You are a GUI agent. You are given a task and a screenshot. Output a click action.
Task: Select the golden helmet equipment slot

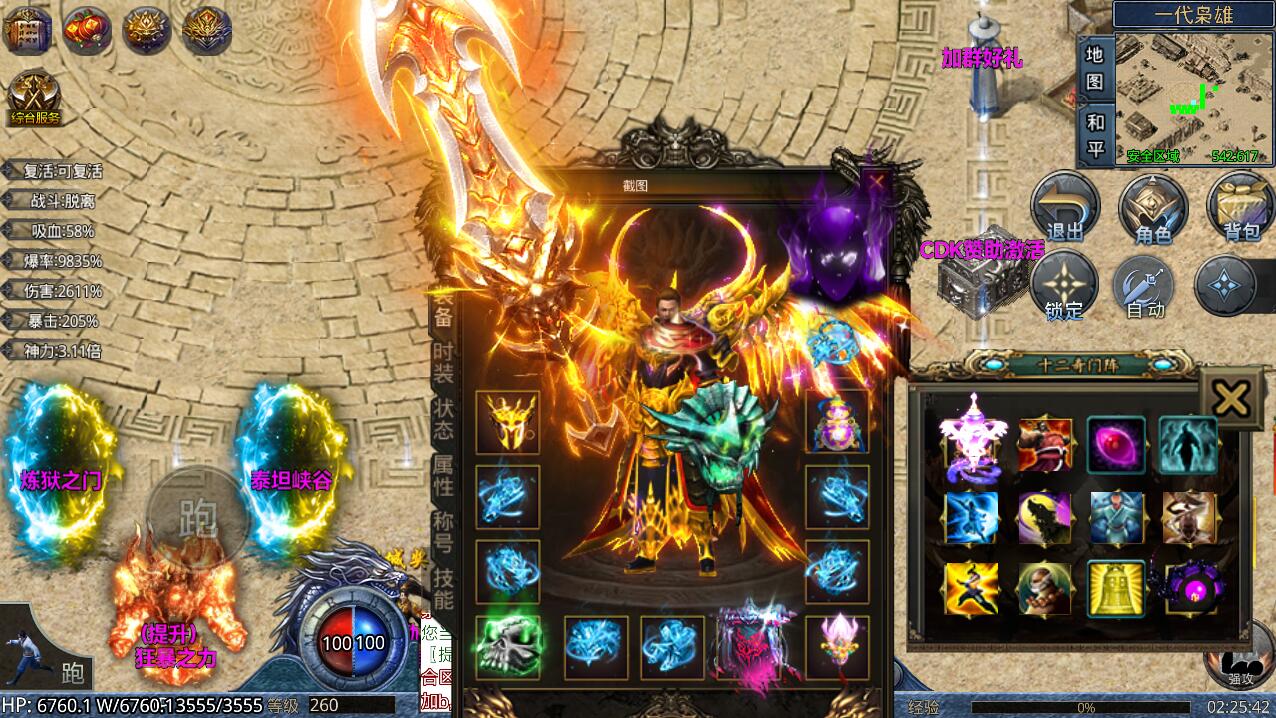click(507, 423)
